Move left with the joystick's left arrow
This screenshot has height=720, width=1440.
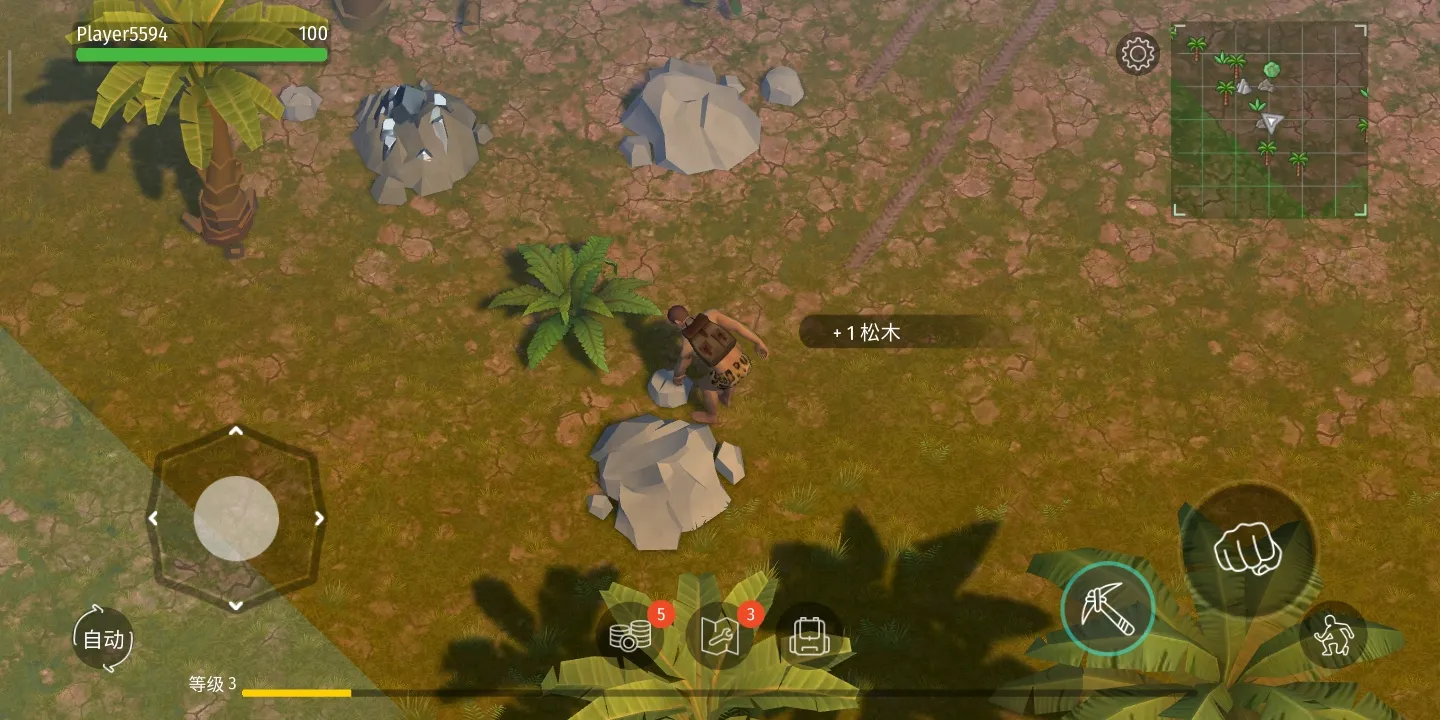153,518
